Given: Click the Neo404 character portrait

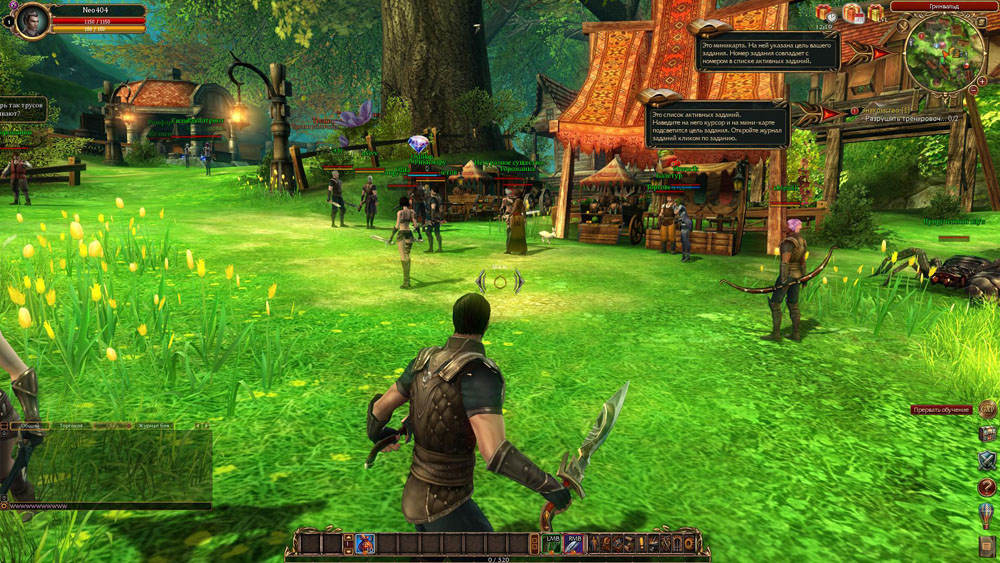Looking at the screenshot, I should point(32,19).
